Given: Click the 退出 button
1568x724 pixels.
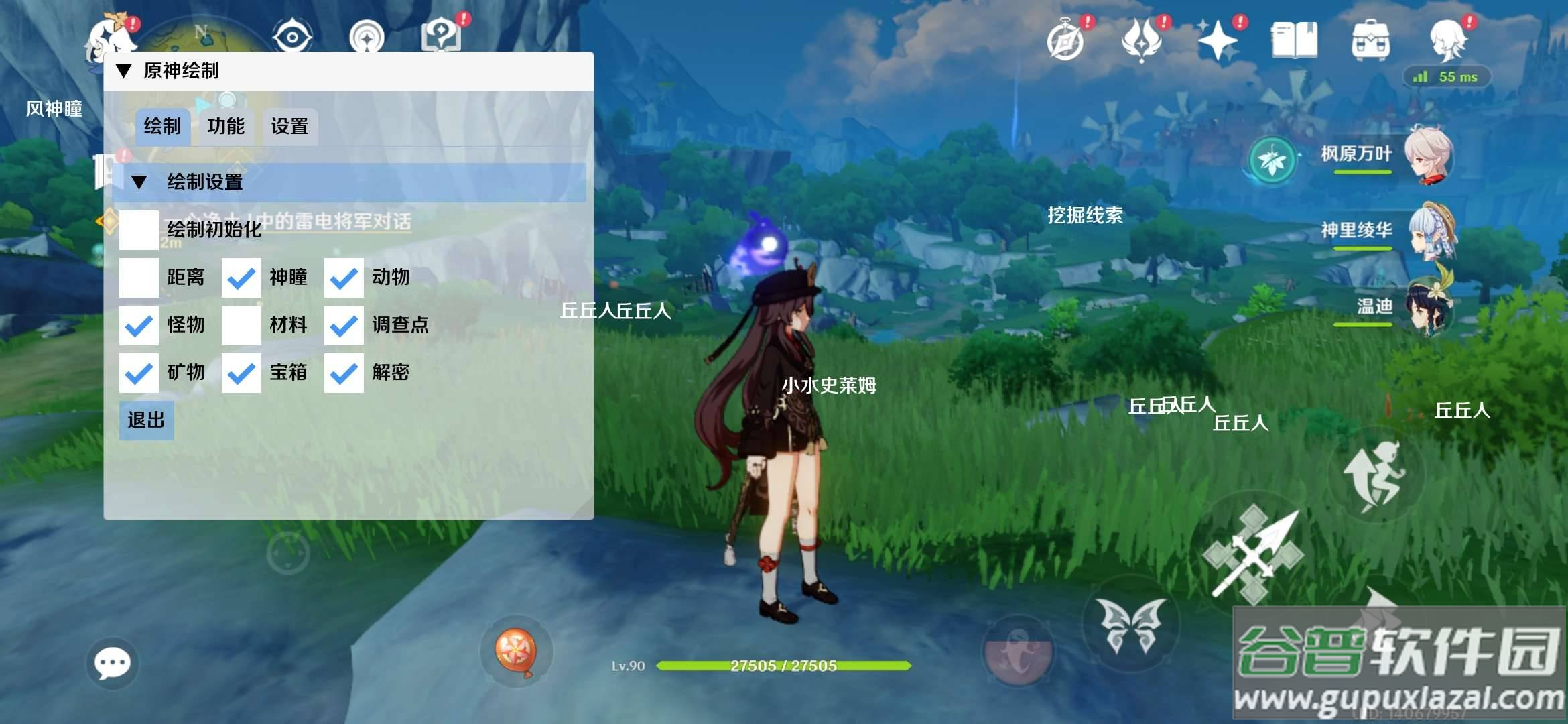Looking at the screenshot, I should click(x=146, y=420).
